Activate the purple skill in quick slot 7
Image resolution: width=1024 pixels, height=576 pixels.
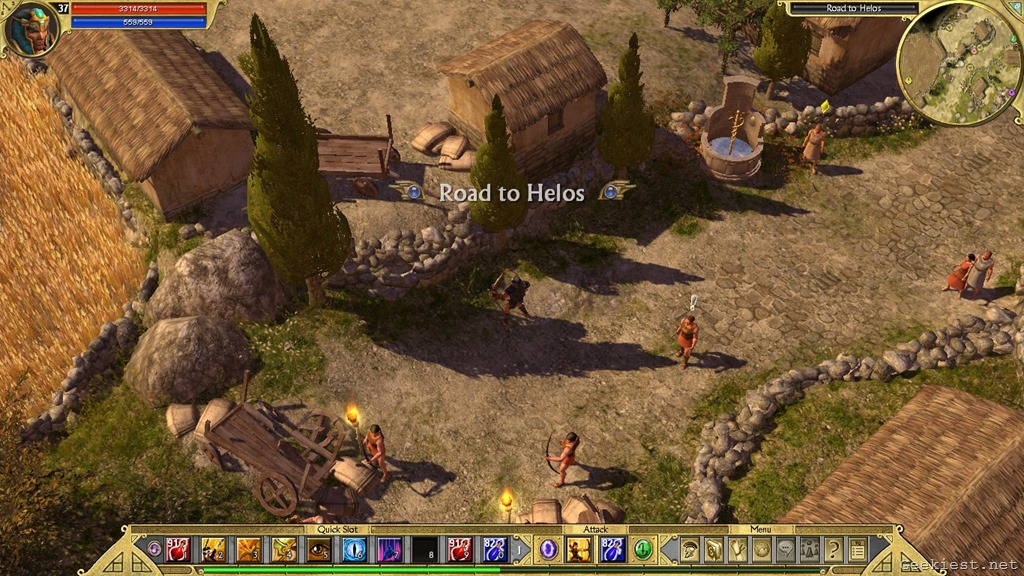click(x=390, y=548)
